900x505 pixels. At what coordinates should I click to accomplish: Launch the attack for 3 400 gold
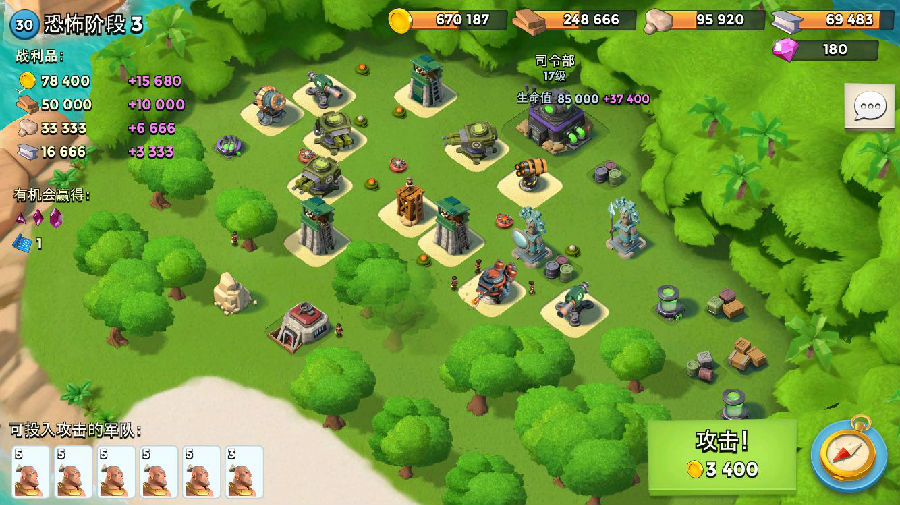[722, 456]
